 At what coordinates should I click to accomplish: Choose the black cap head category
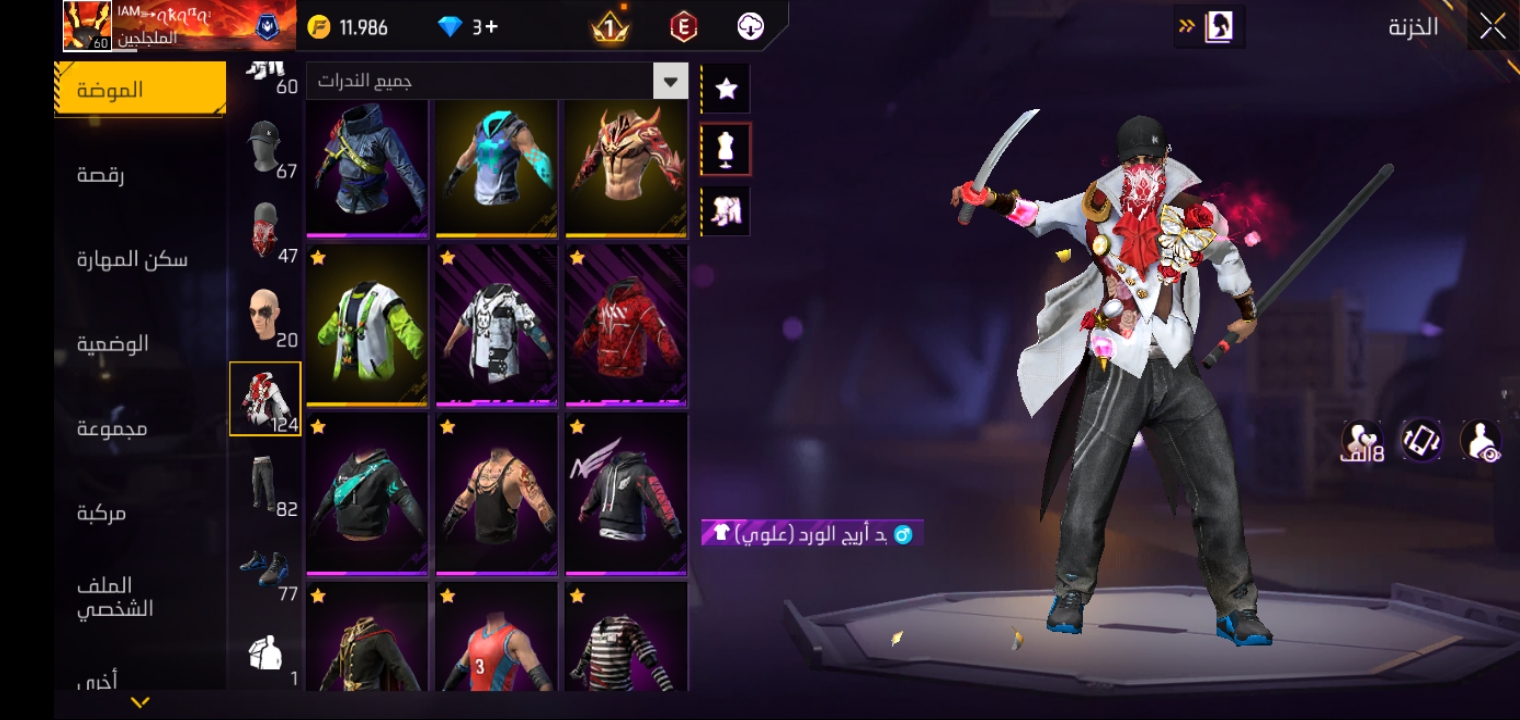(x=265, y=152)
